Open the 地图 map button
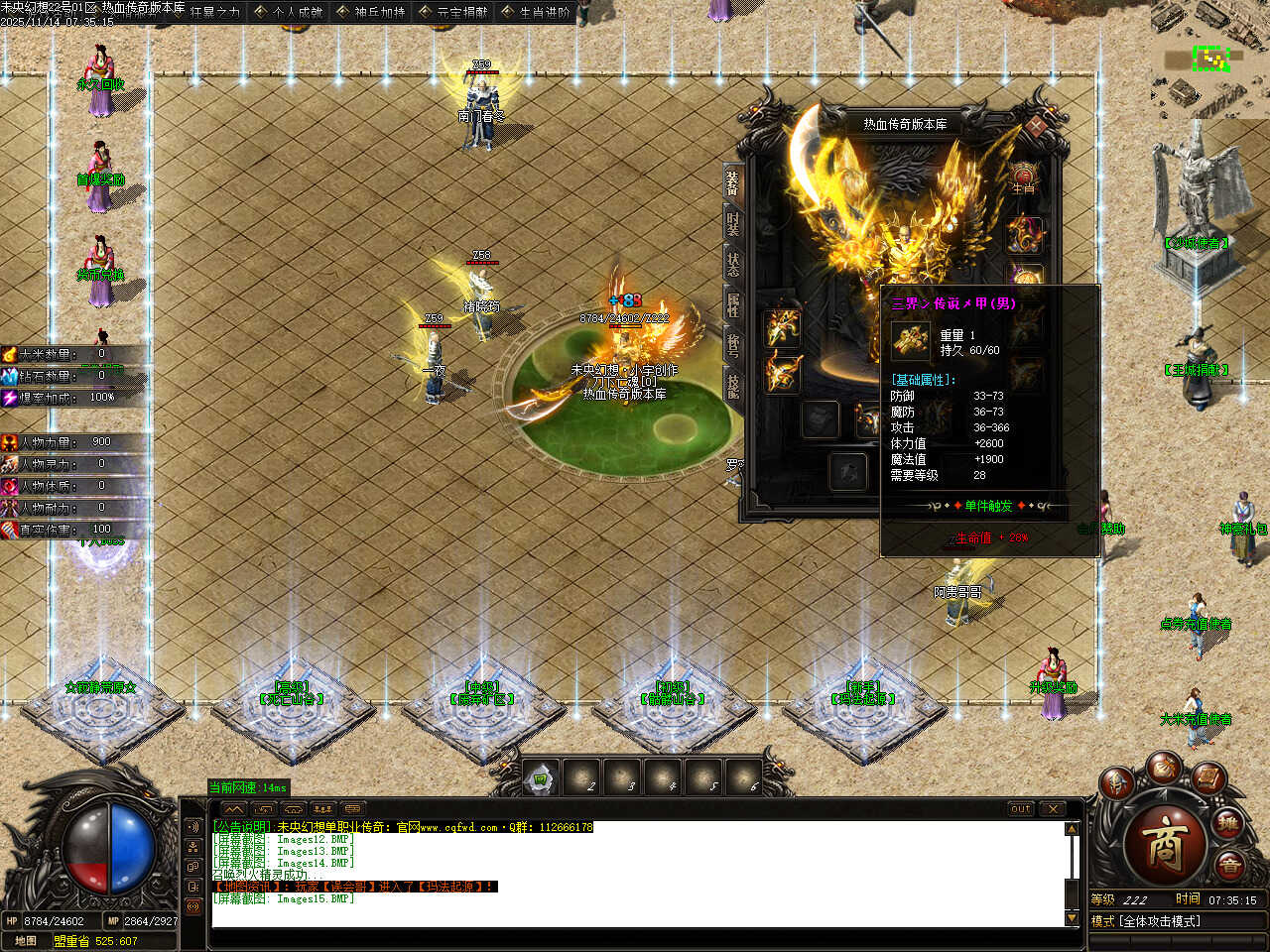1270x952 pixels. [x=26, y=941]
